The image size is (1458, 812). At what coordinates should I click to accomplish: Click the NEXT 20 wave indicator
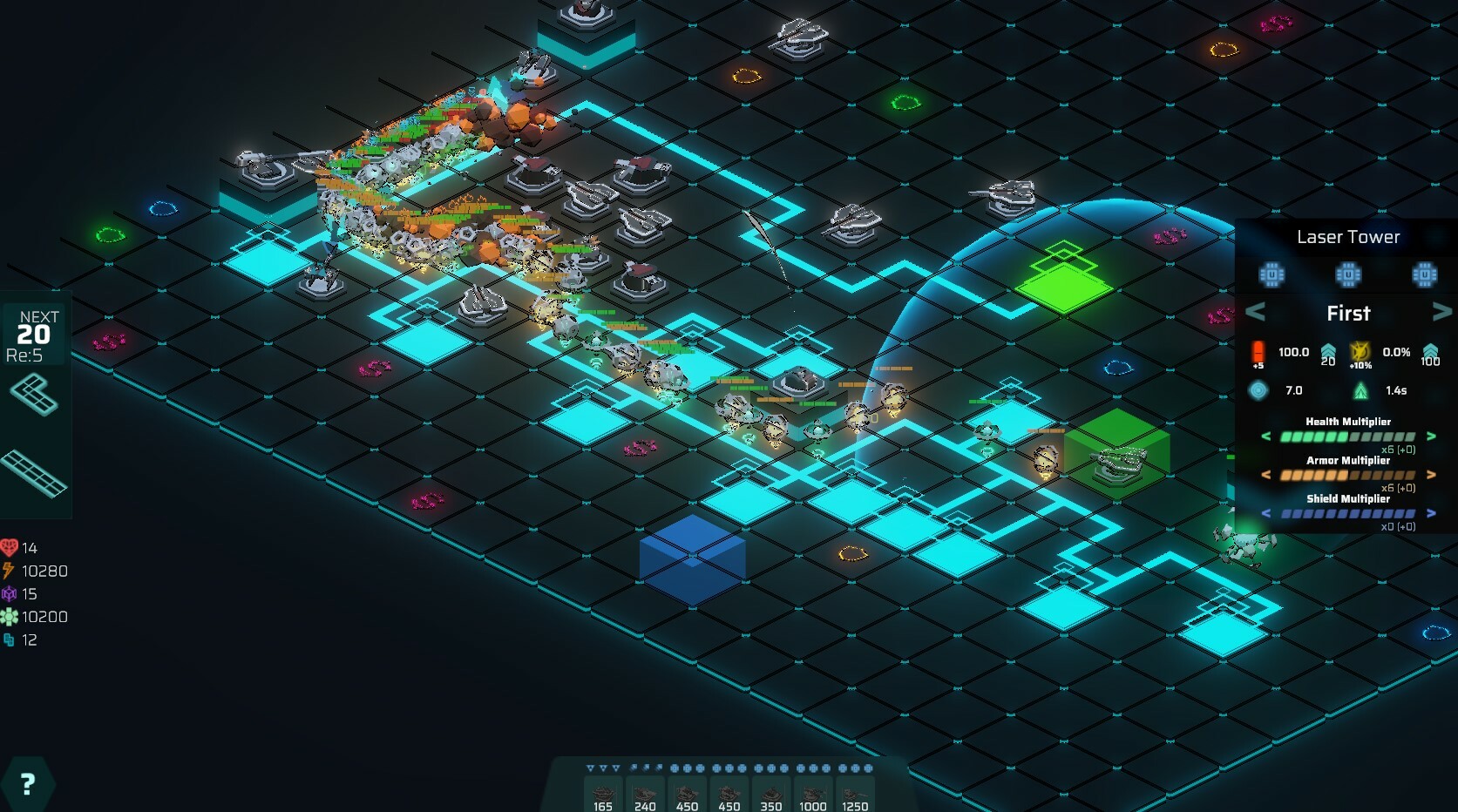33,332
